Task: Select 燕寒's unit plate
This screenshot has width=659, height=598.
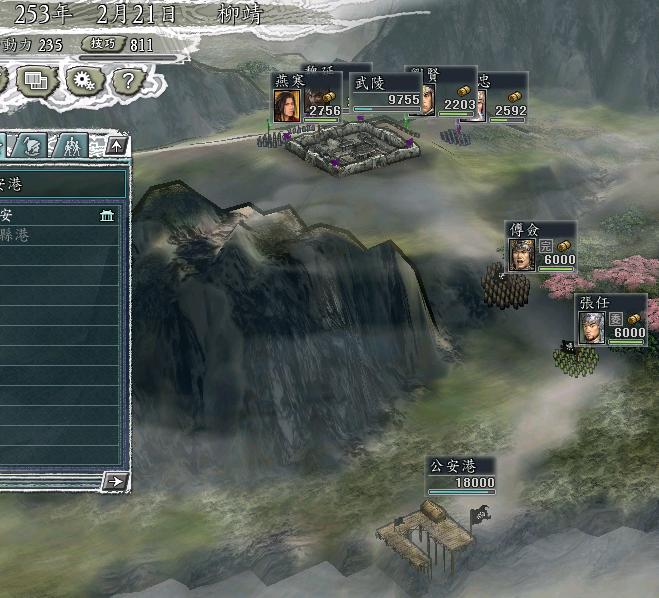Action: [x=307, y=97]
